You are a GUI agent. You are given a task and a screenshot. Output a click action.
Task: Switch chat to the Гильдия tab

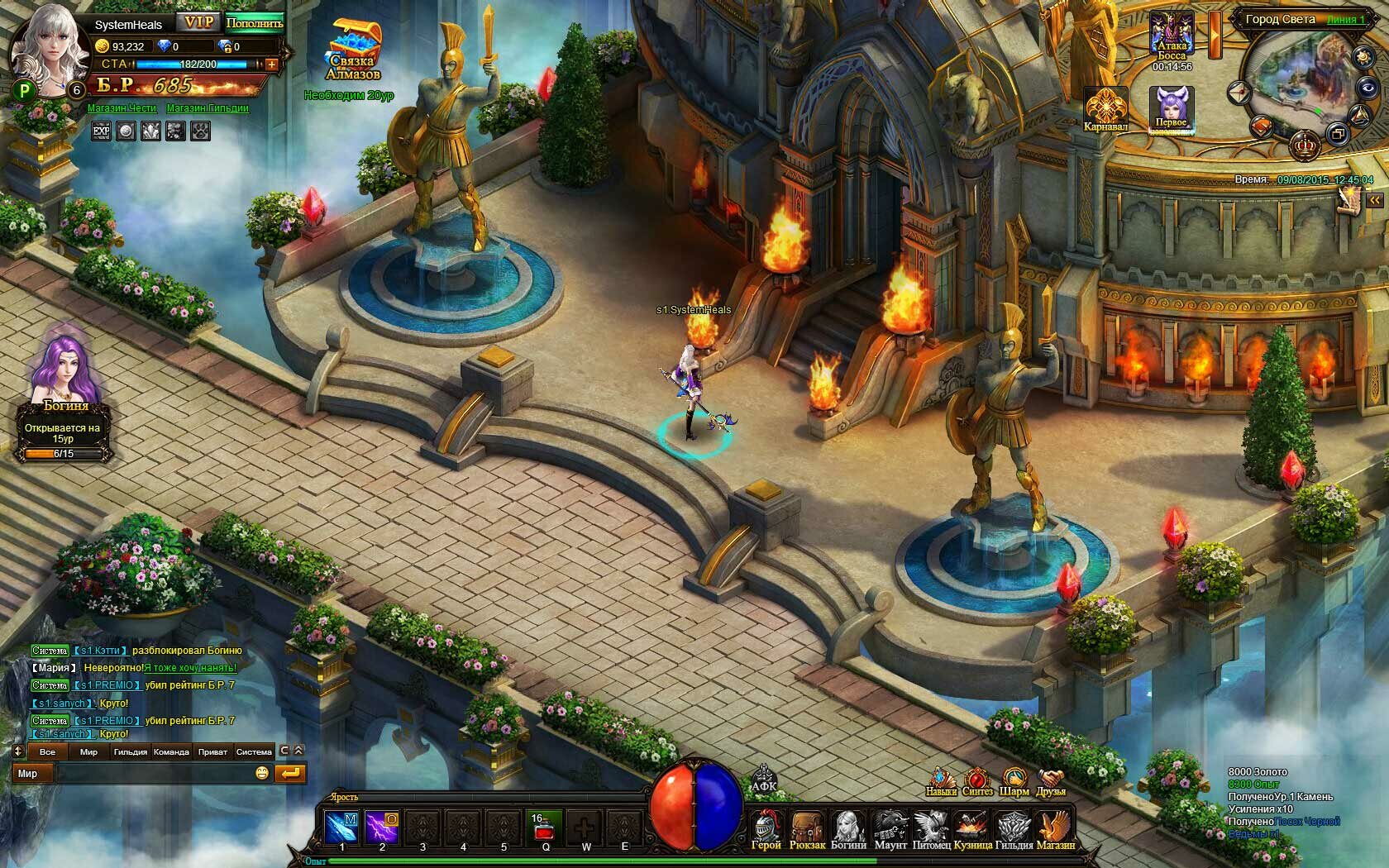click(x=130, y=751)
